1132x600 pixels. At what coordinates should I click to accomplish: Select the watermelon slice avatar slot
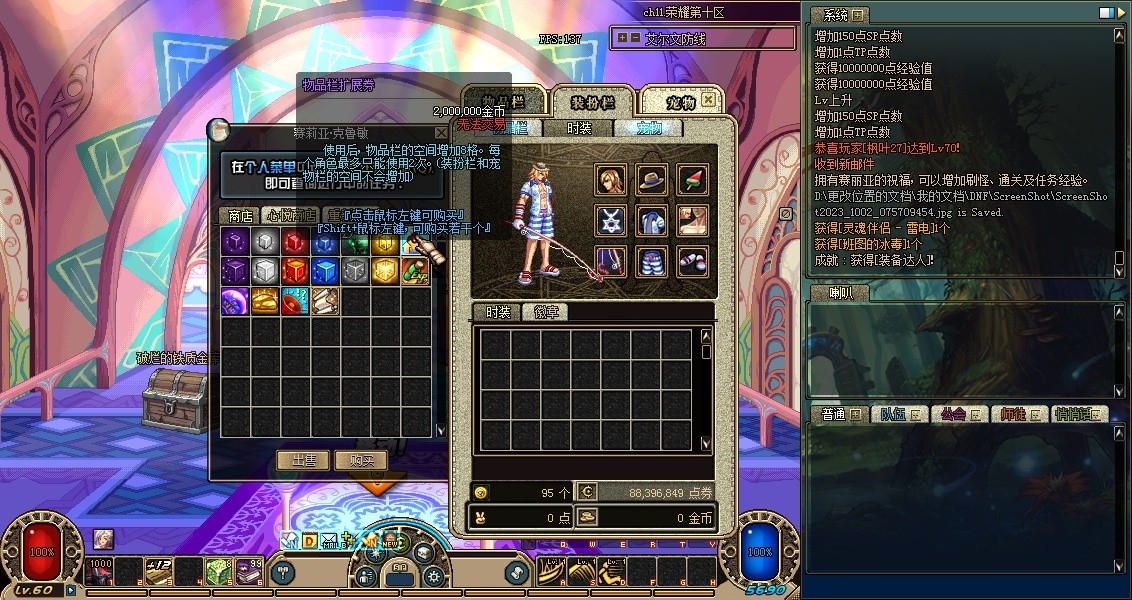[693, 180]
